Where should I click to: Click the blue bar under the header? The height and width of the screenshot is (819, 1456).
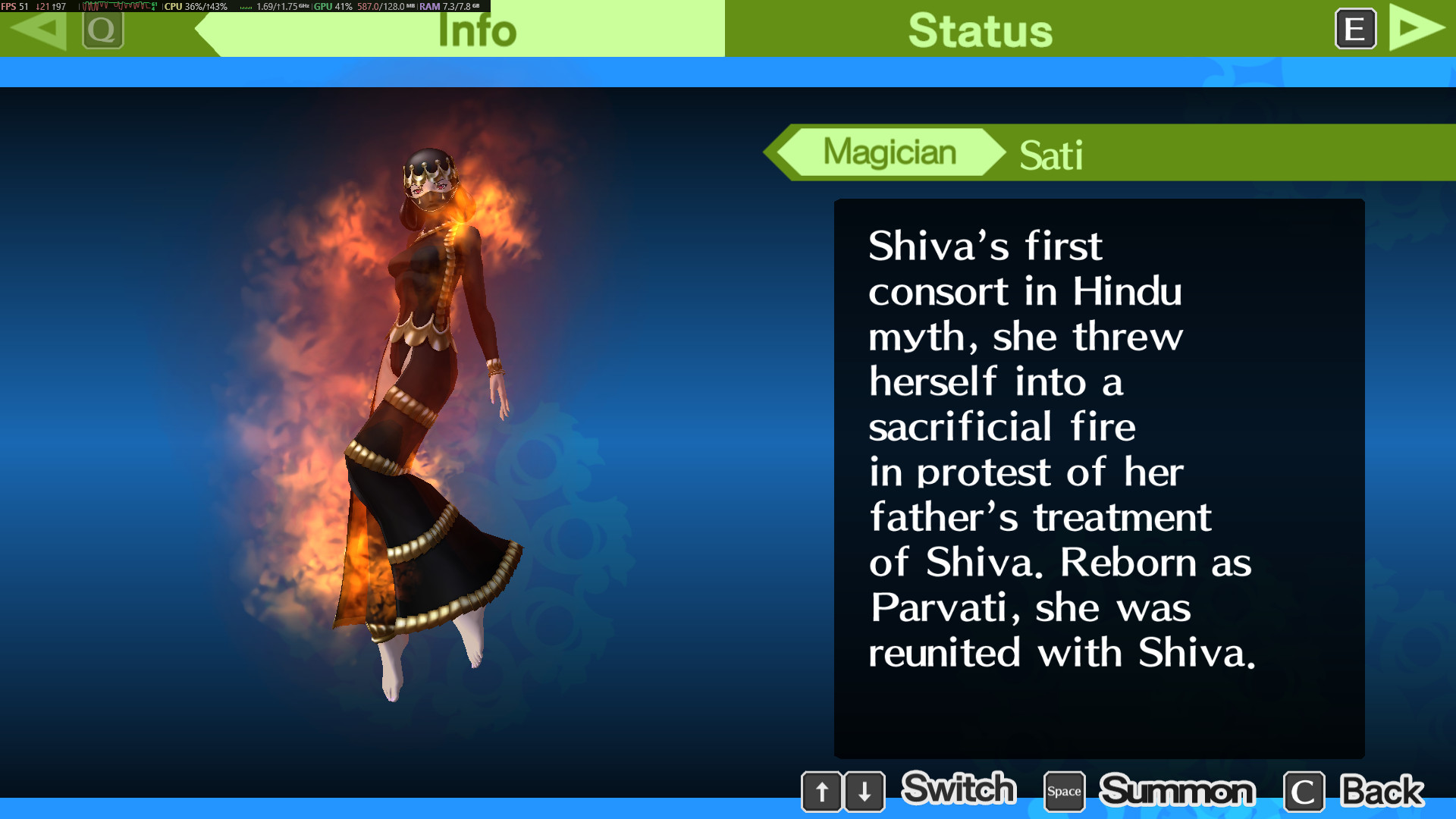[x=728, y=72]
